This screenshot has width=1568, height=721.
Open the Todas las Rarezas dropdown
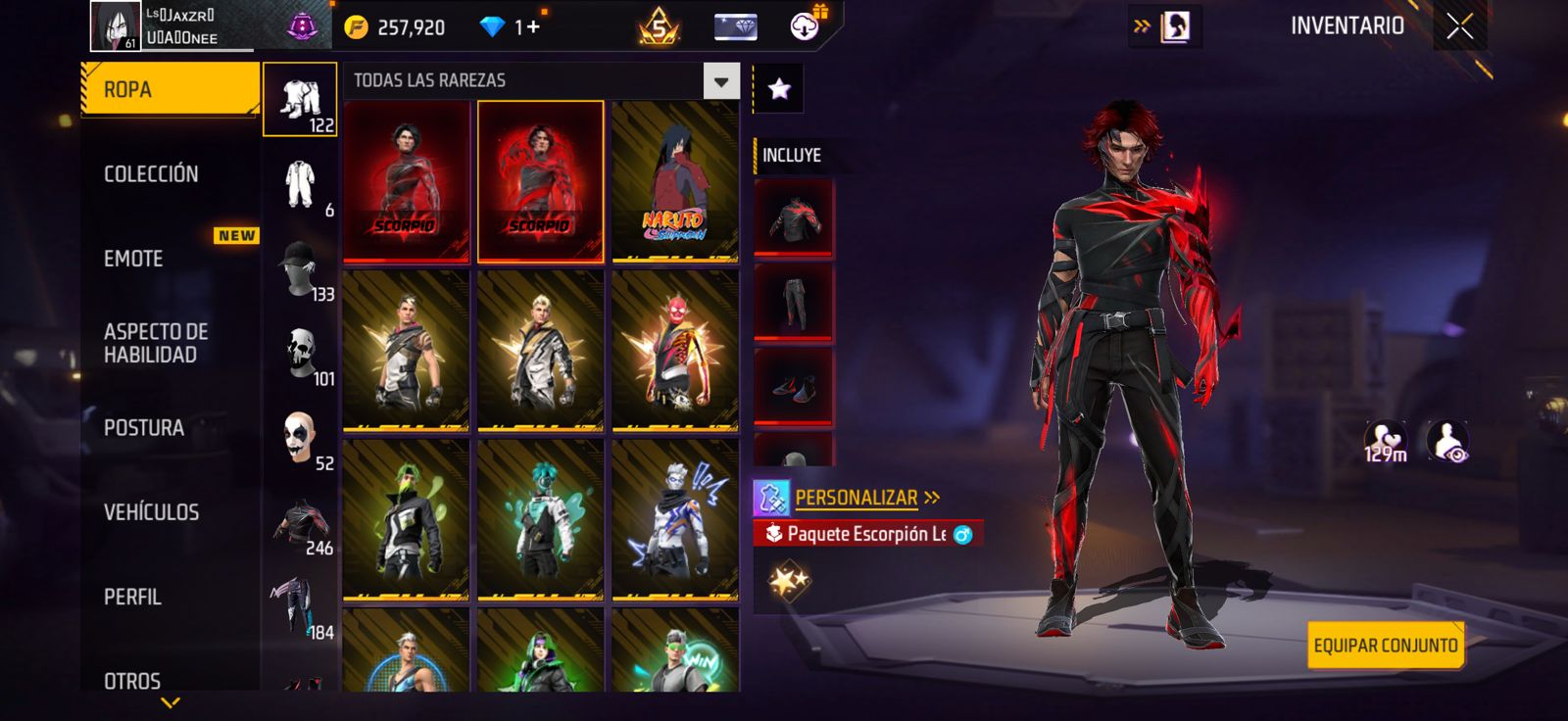point(720,81)
